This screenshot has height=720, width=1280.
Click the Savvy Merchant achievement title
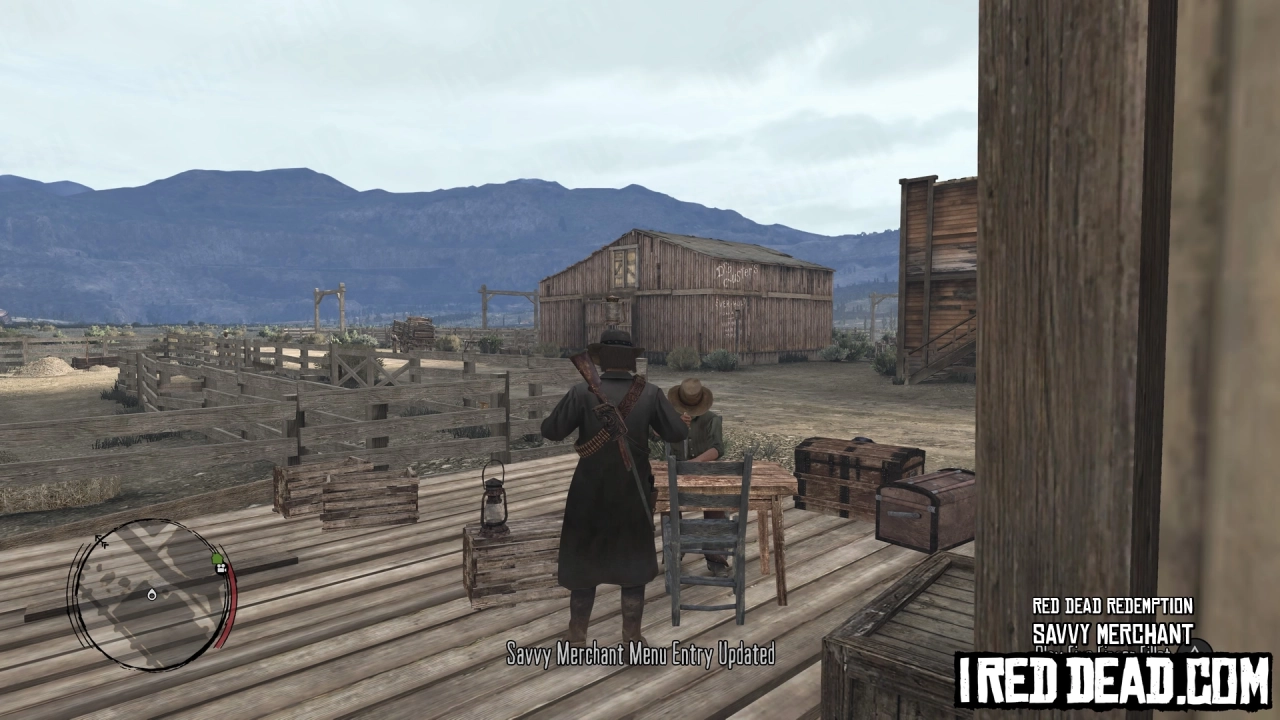(x=1112, y=632)
